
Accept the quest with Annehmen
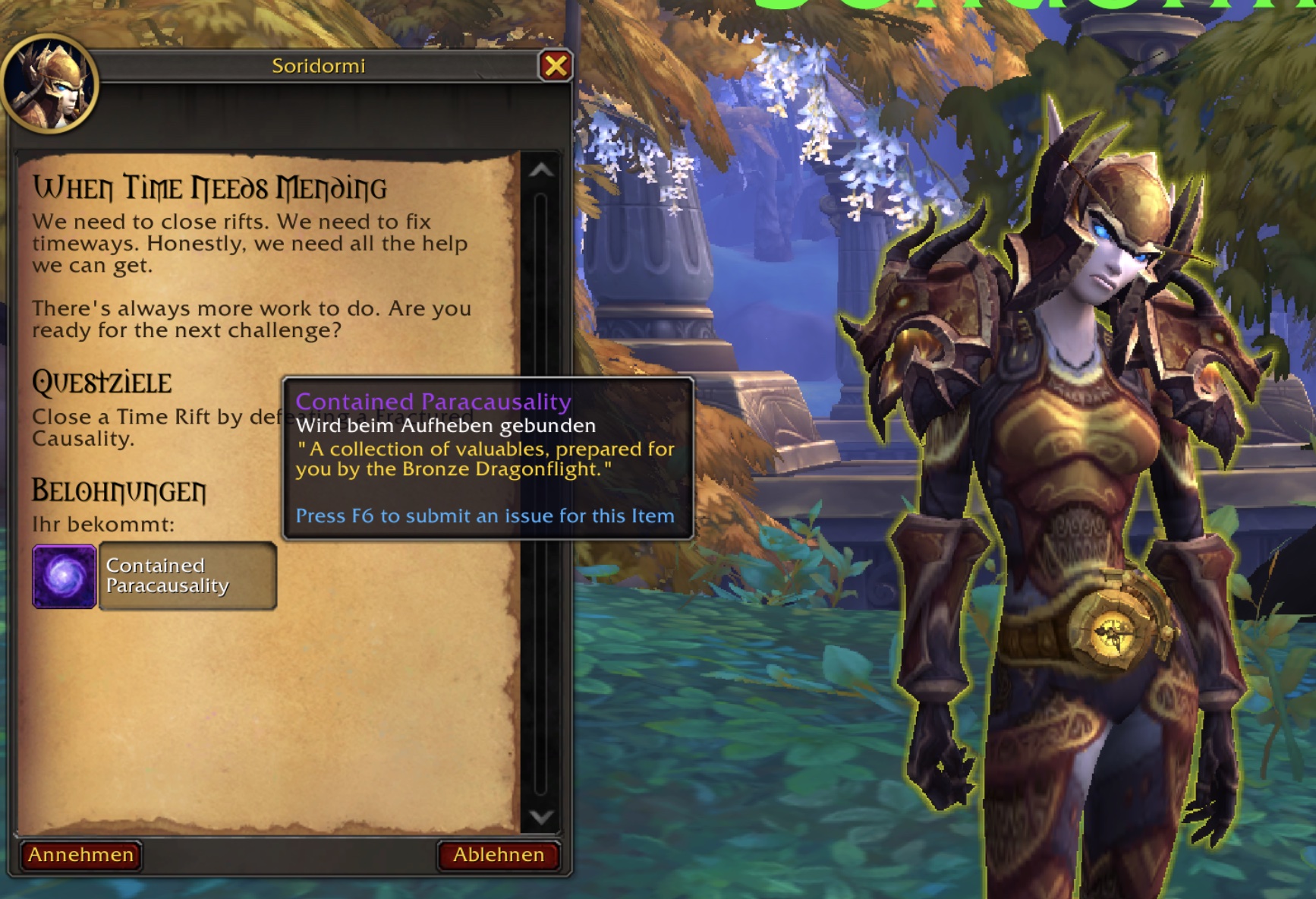[x=80, y=855]
